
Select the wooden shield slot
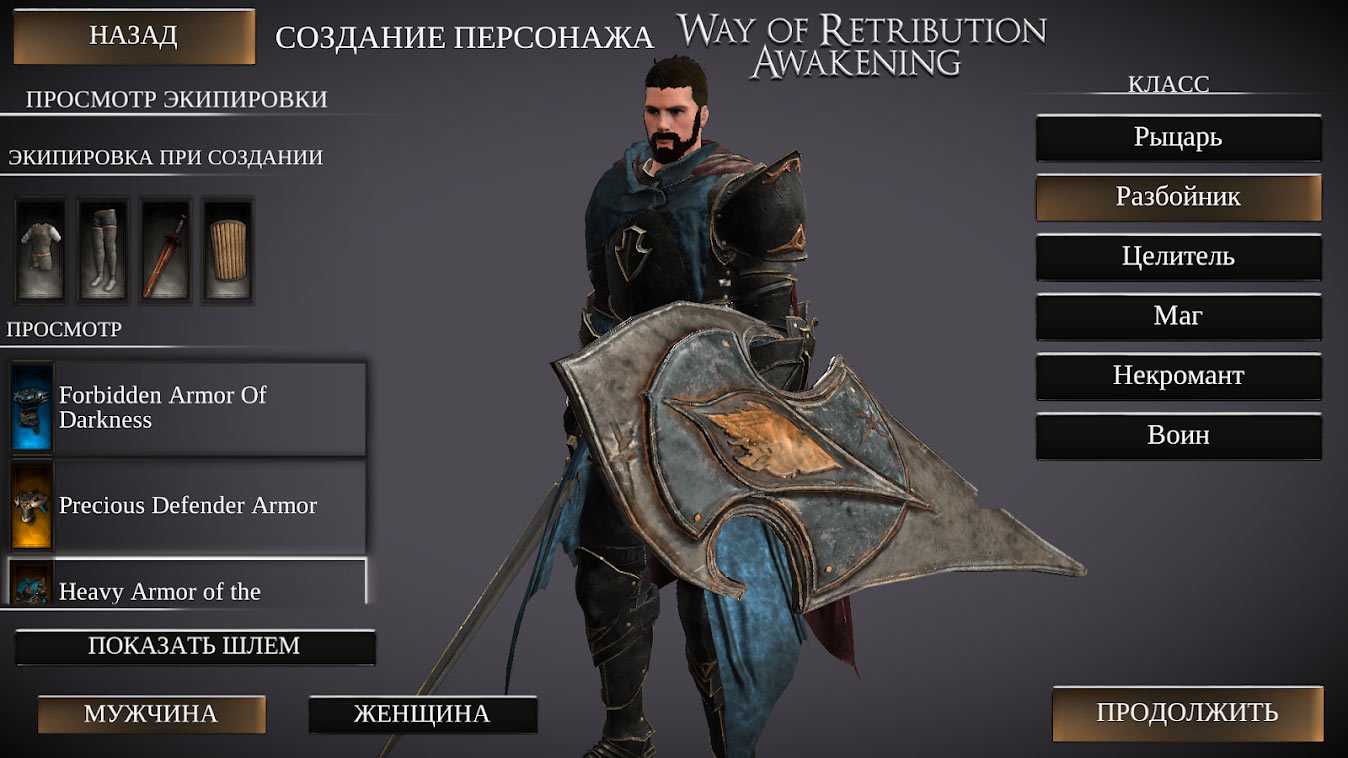228,250
